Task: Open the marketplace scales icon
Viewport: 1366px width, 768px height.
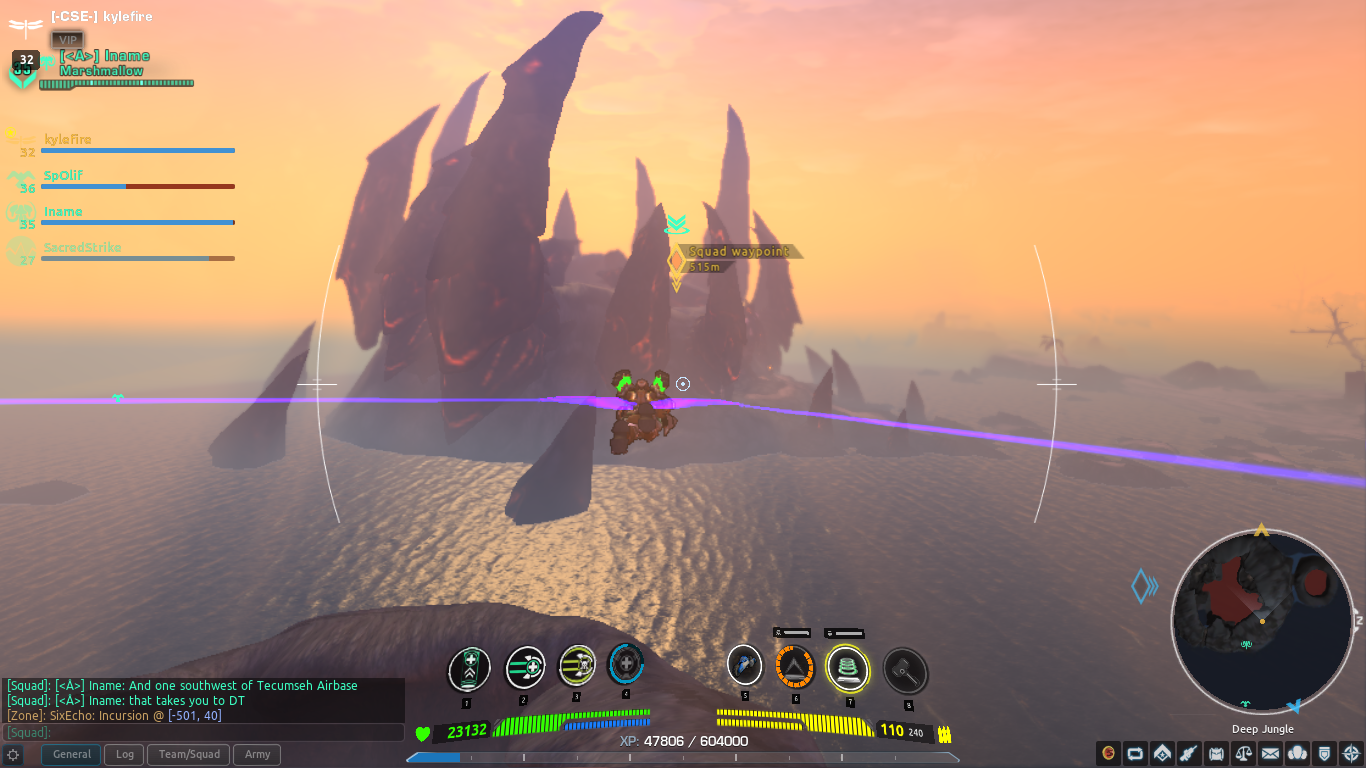Action: click(1242, 753)
